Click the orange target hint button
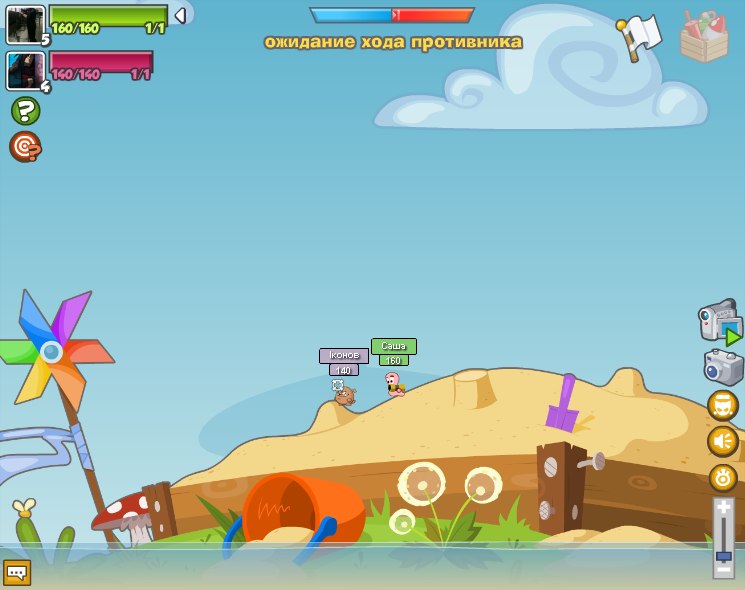The width and height of the screenshot is (745, 590). pyautogui.click(x=25, y=146)
